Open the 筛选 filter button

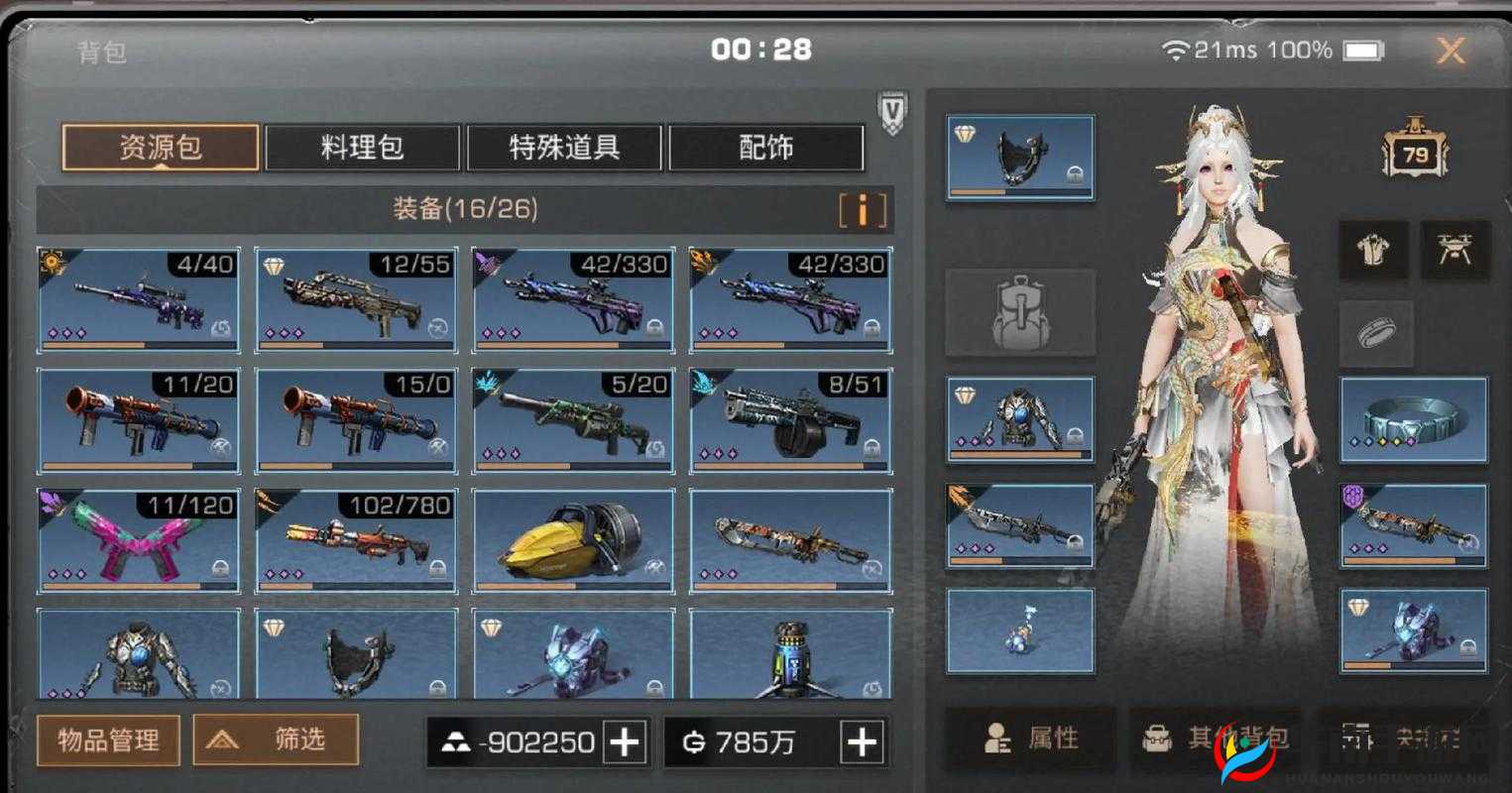click(x=276, y=739)
